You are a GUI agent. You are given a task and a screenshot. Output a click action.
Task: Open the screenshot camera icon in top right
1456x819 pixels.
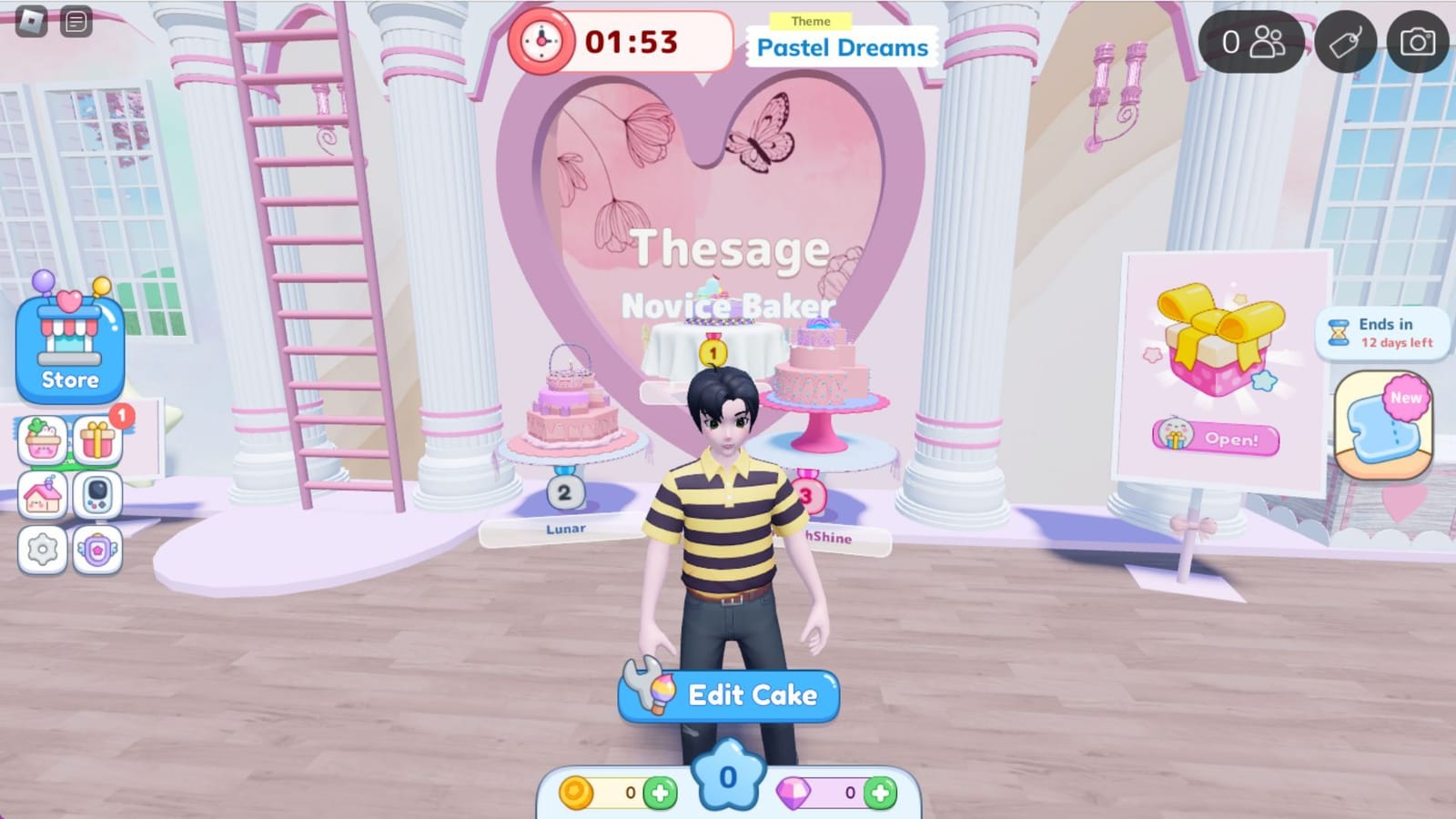click(1416, 39)
